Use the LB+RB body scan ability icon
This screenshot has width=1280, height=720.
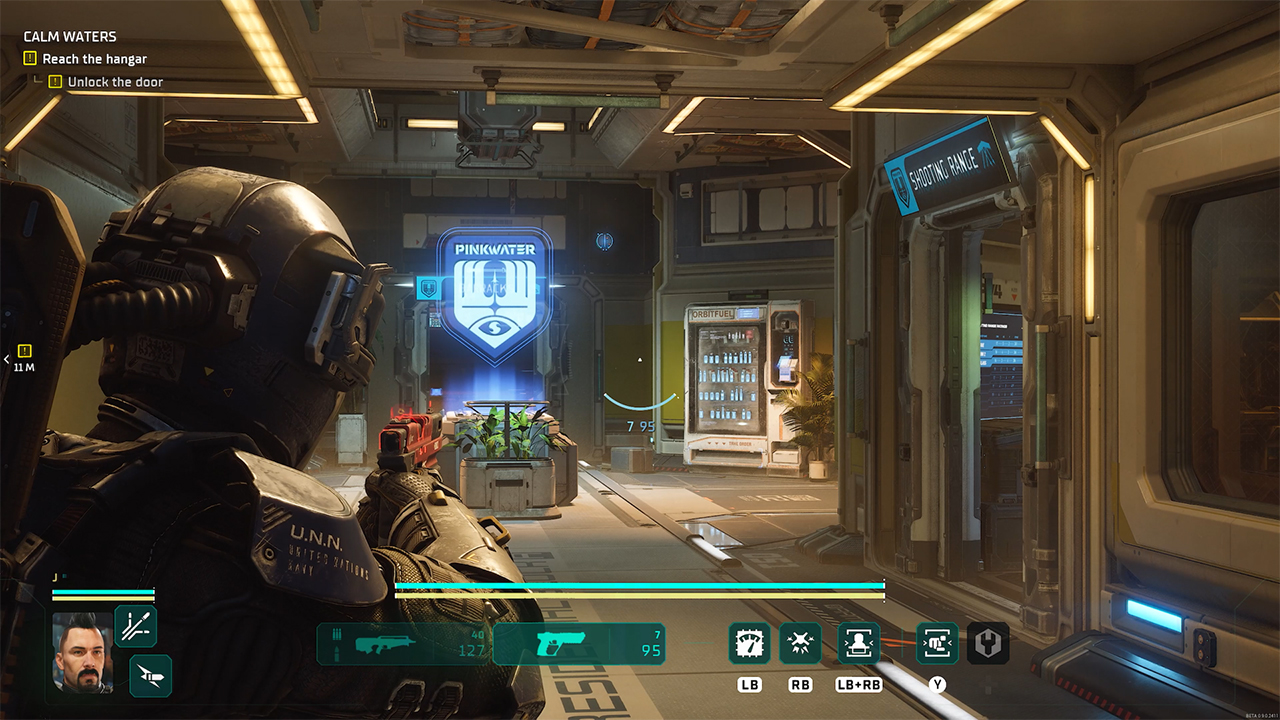coord(860,644)
